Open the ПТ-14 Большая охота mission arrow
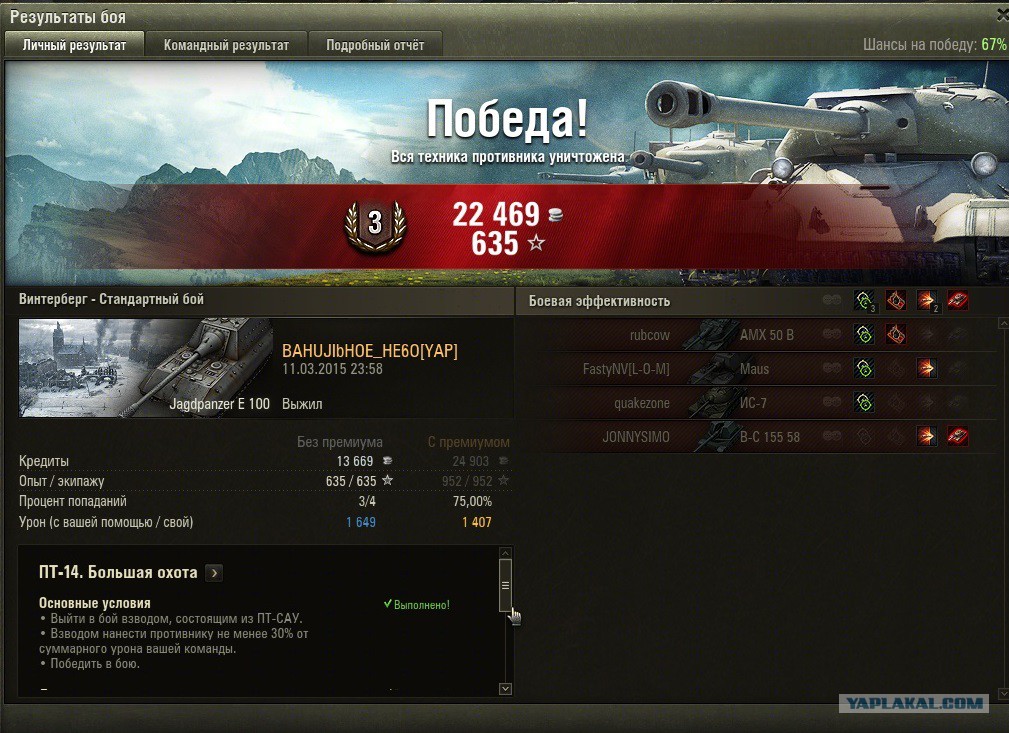The width and height of the screenshot is (1009, 733). [x=214, y=573]
